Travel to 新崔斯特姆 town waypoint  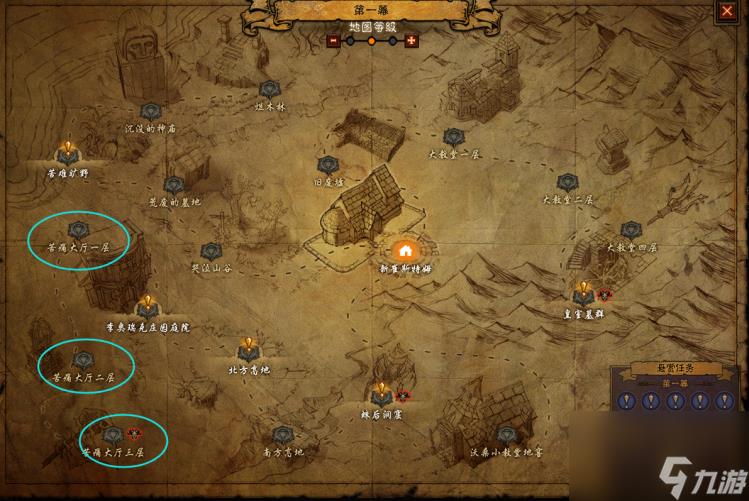point(405,250)
